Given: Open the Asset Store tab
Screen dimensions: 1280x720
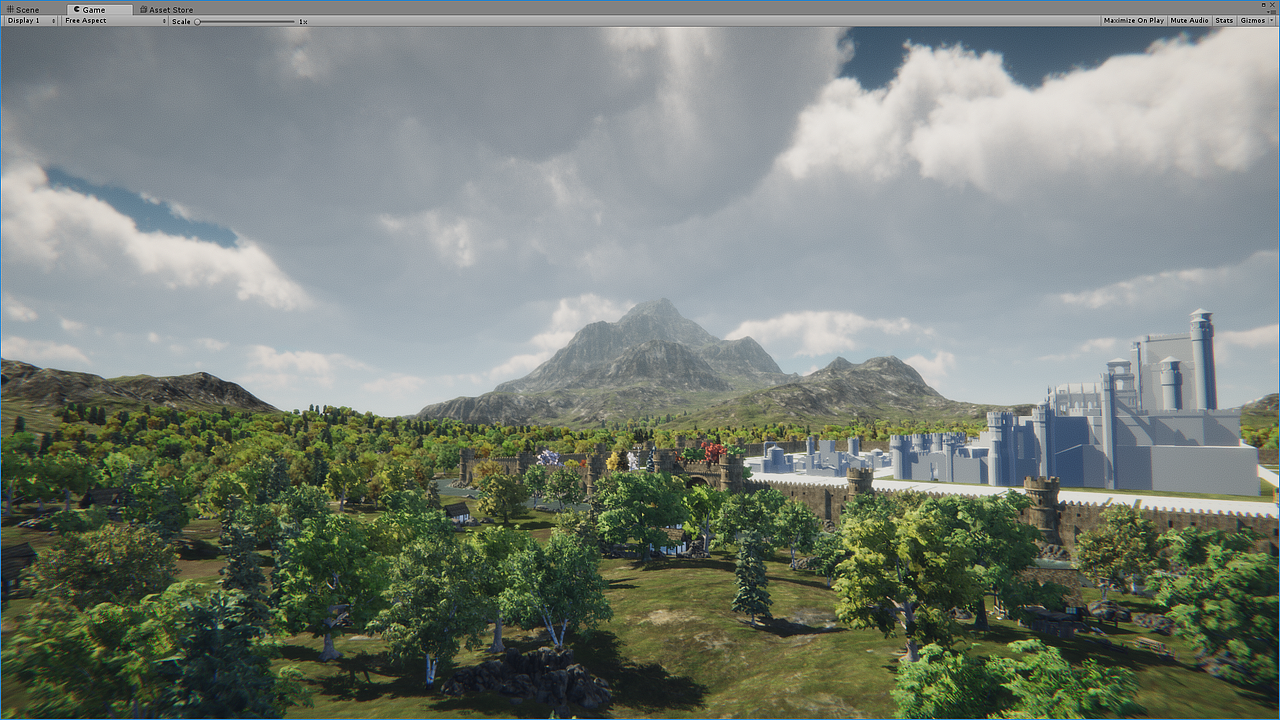Looking at the screenshot, I should tap(168, 9).
